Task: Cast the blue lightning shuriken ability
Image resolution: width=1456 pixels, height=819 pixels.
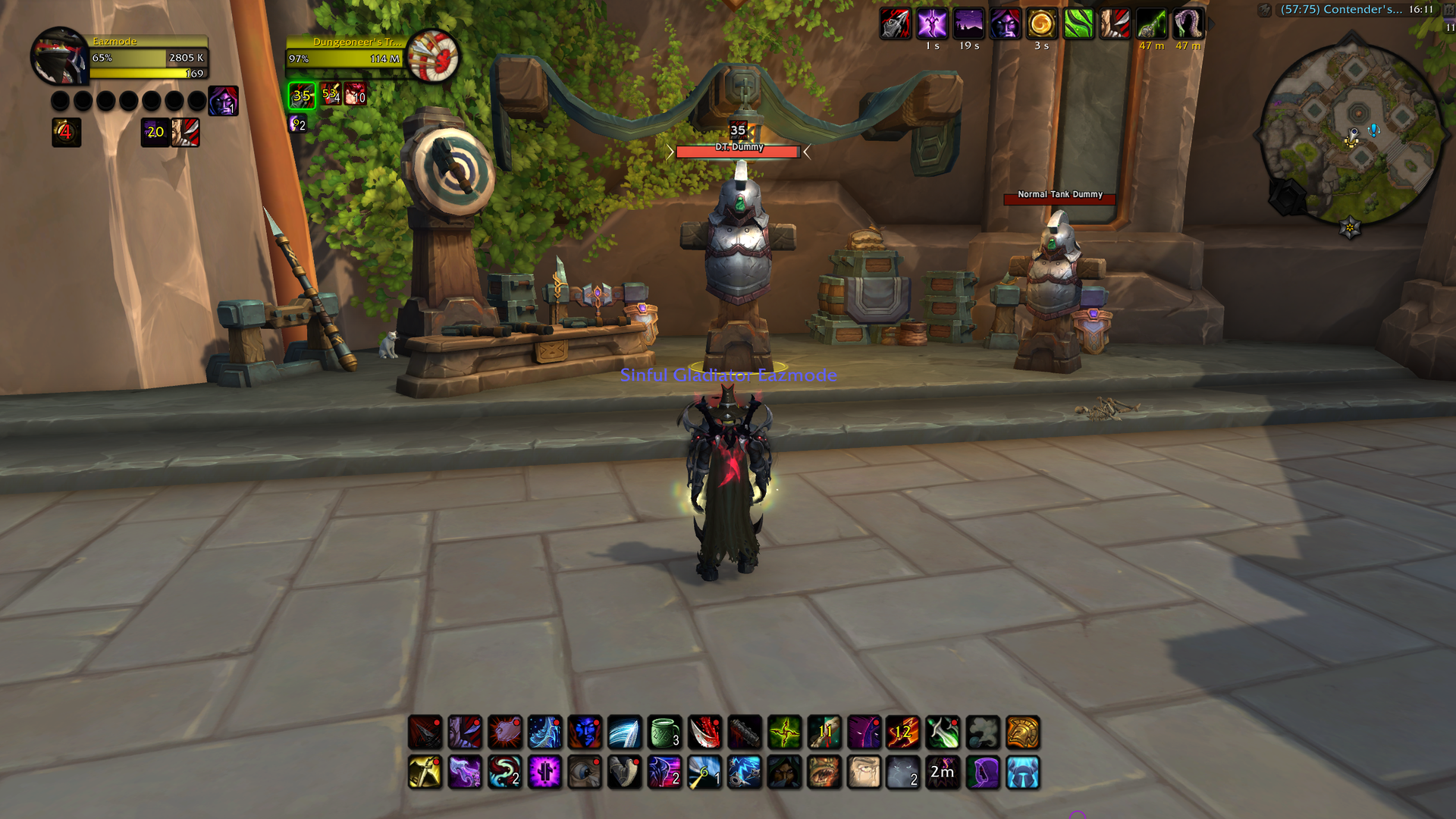Action: [745, 773]
